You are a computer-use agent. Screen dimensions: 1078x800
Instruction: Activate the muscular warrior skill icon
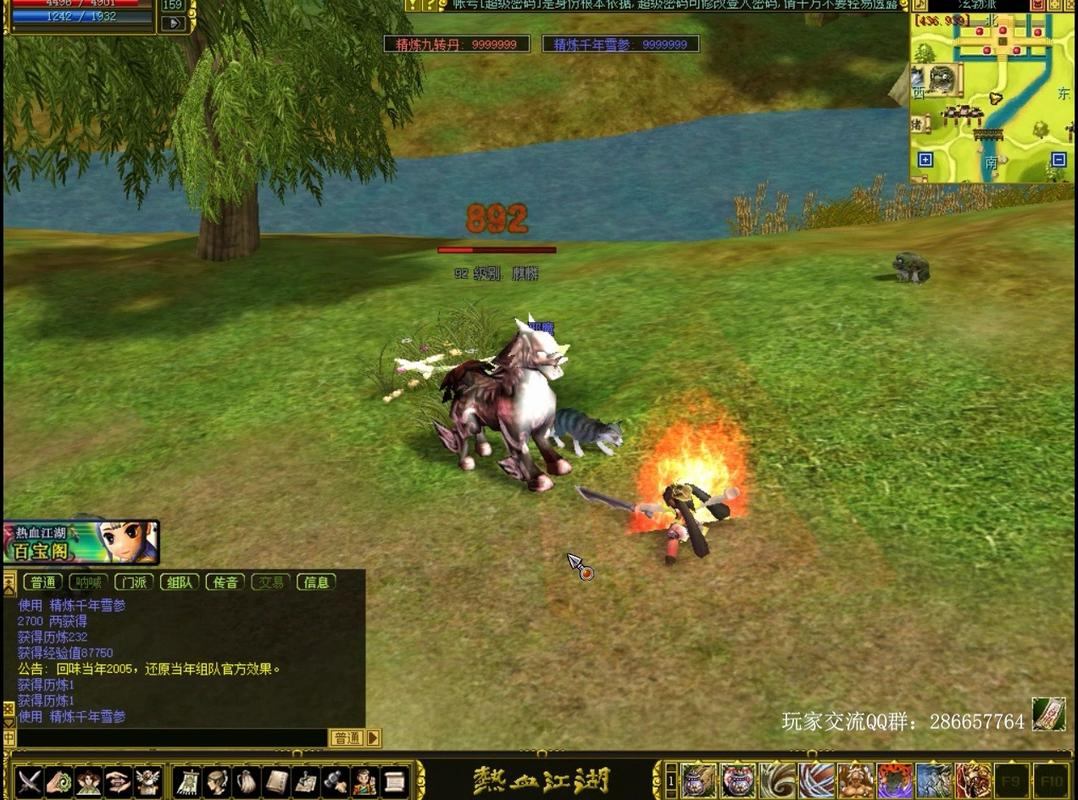tap(855, 779)
